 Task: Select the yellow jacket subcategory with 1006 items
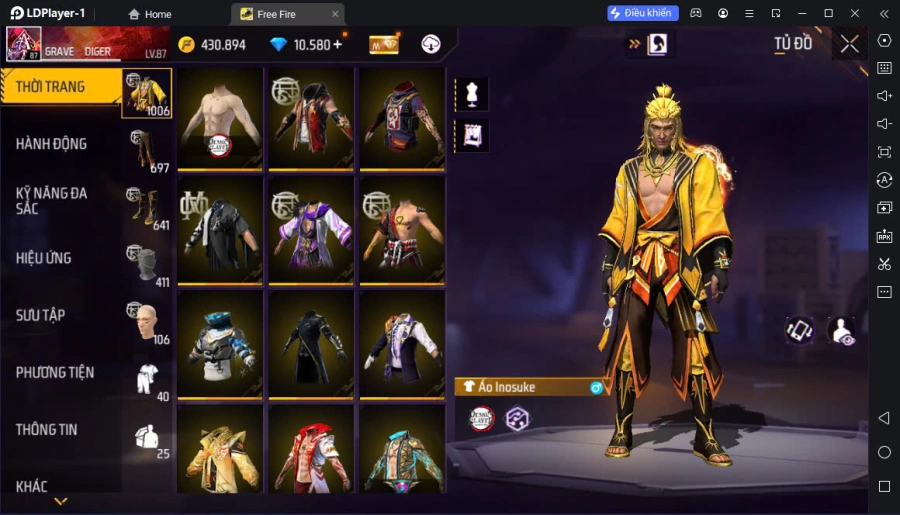(x=147, y=93)
